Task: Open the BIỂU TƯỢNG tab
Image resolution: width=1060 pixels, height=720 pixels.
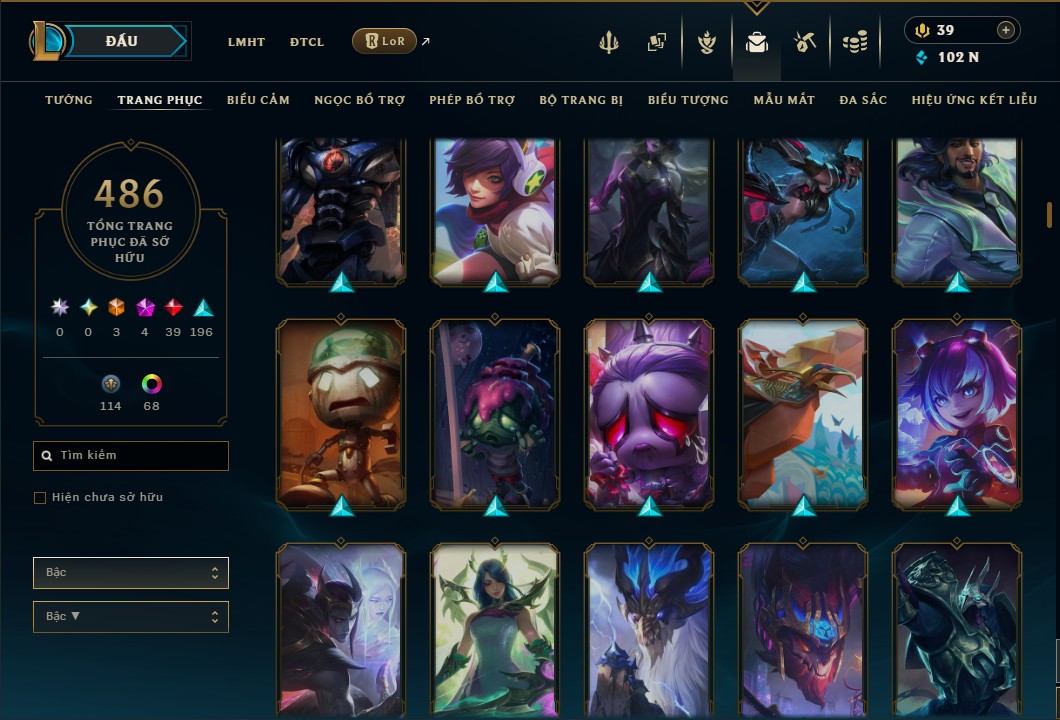Action: tap(688, 100)
